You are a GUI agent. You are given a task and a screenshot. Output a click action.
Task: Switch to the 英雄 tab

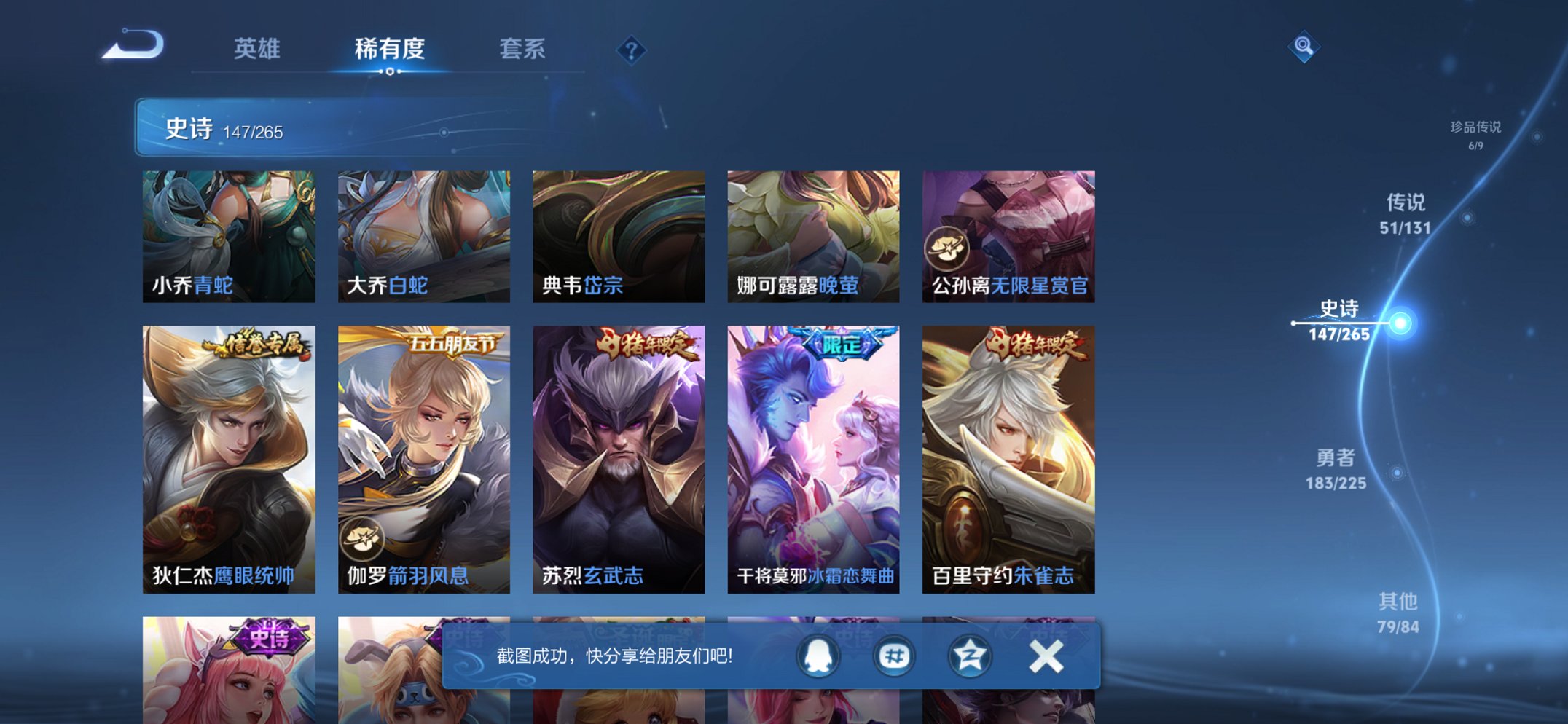[259, 47]
